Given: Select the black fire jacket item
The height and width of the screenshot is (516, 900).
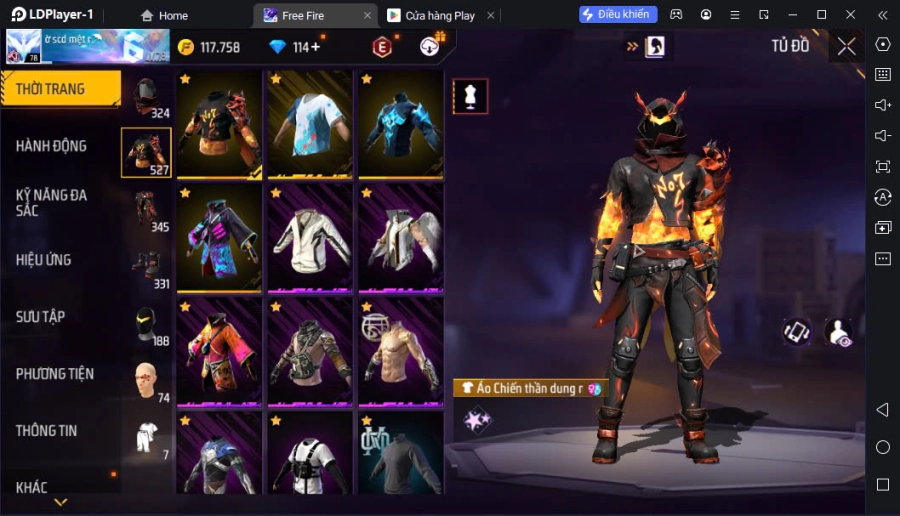Looking at the screenshot, I should pyautogui.click(x=219, y=124).
